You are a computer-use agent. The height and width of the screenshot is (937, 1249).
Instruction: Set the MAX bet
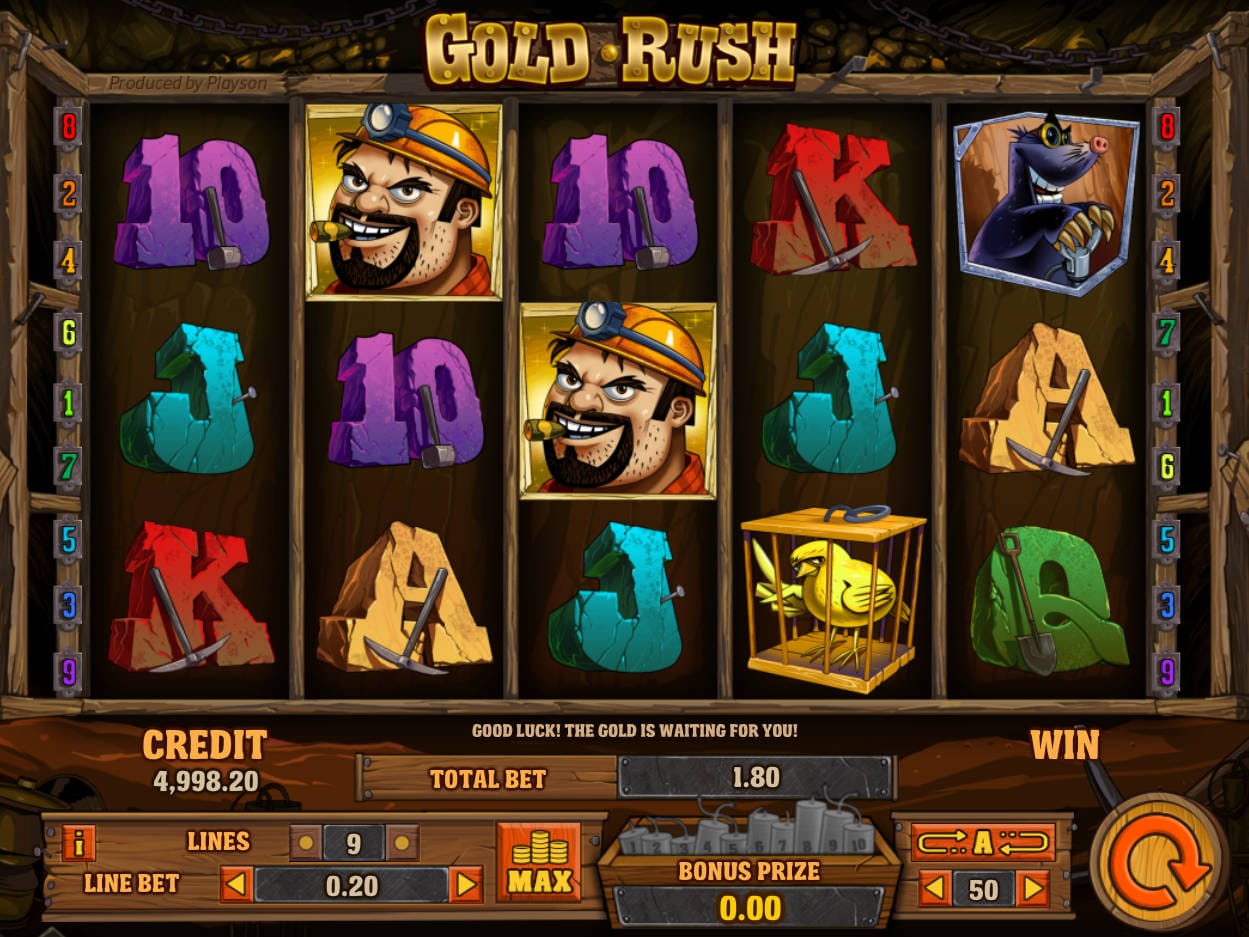539,862
